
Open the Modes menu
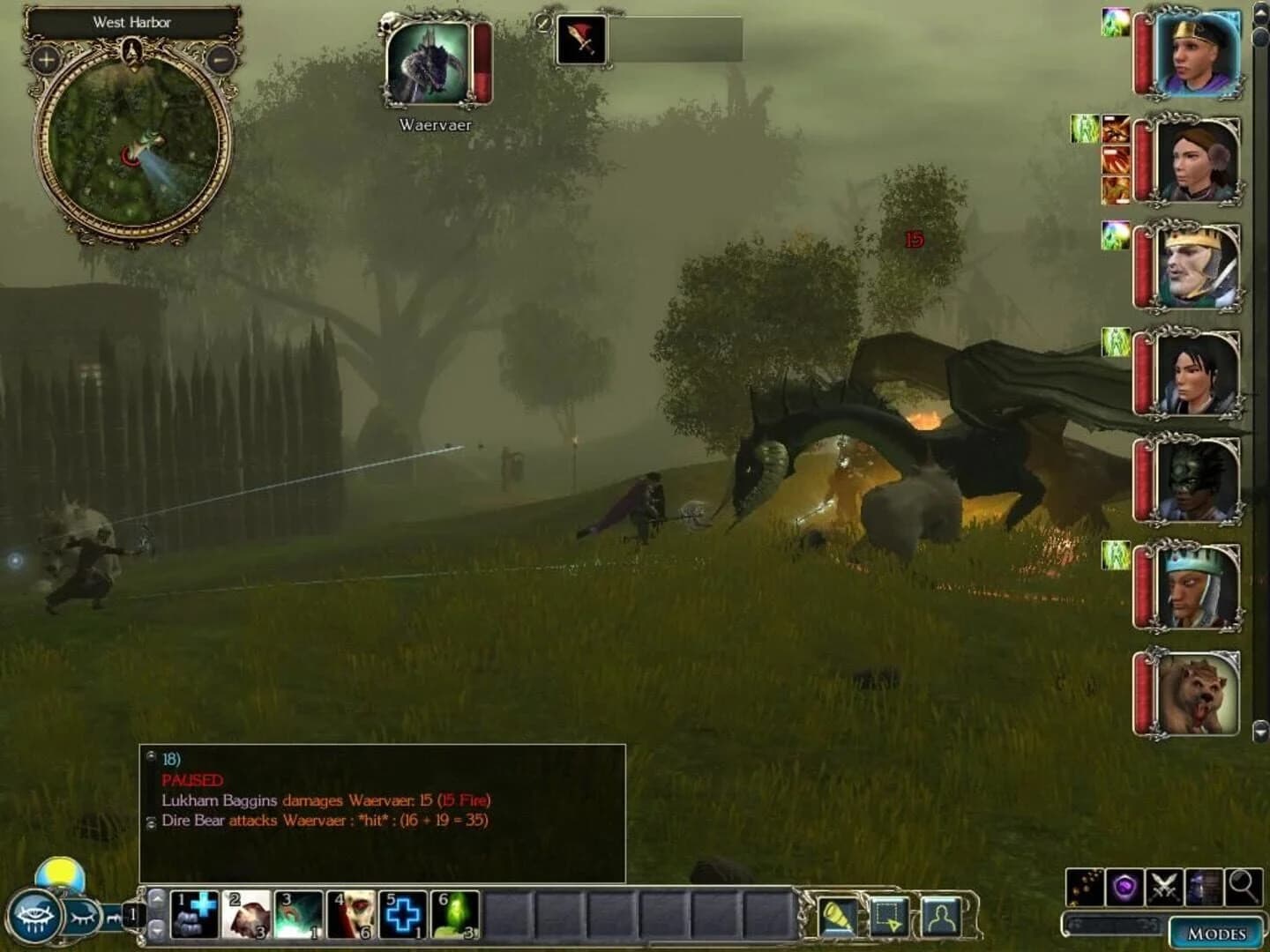coord(1216,932)
